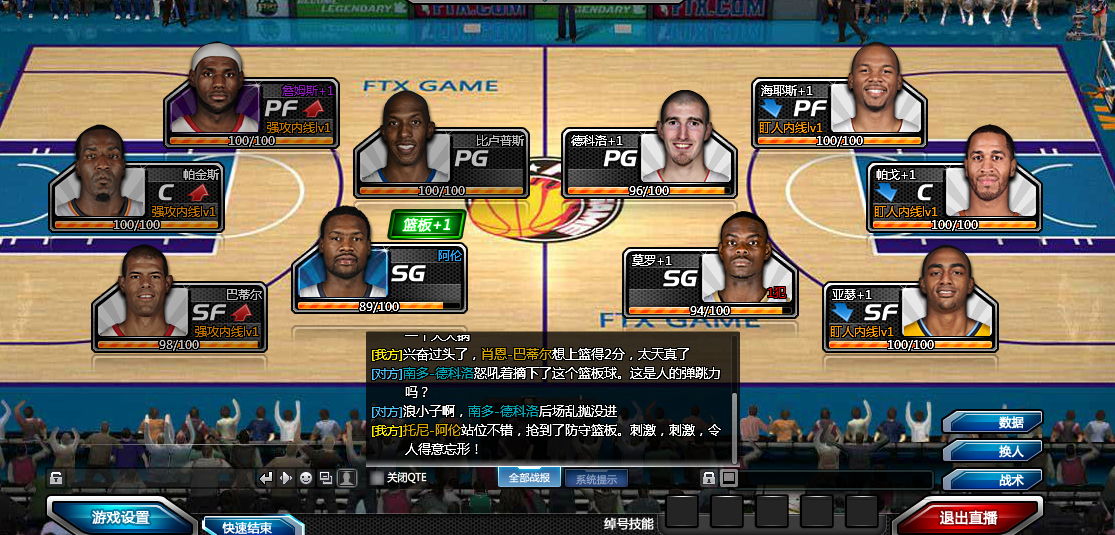This screenshot has width=1115, height=535.
Task: Toggle the 关闭QTE checkbox
Action: (x=377, y=478)
